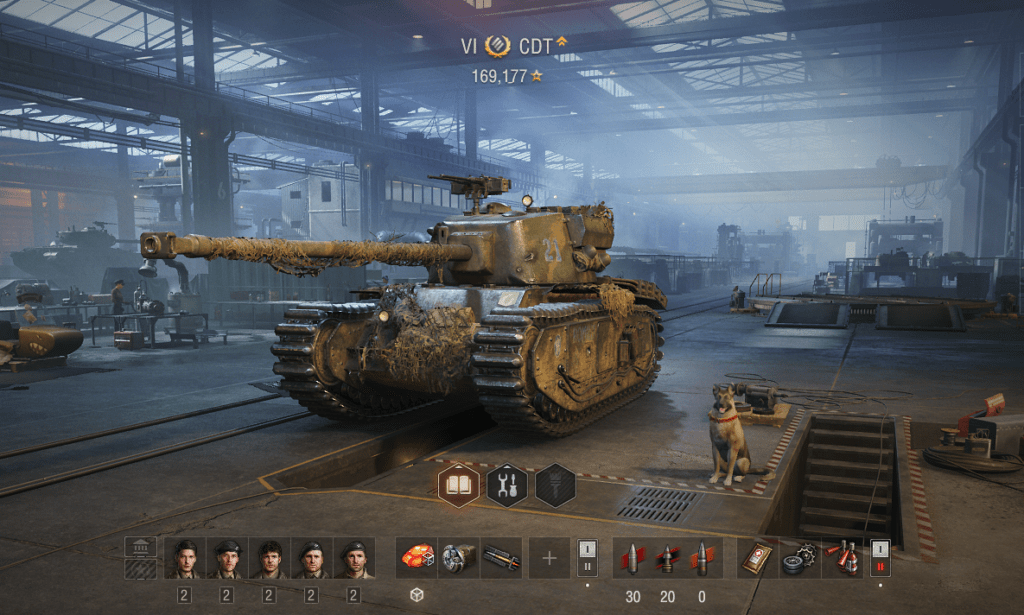
Task: Select the paintbrush customization hexagon
Action: click(555, 485)
